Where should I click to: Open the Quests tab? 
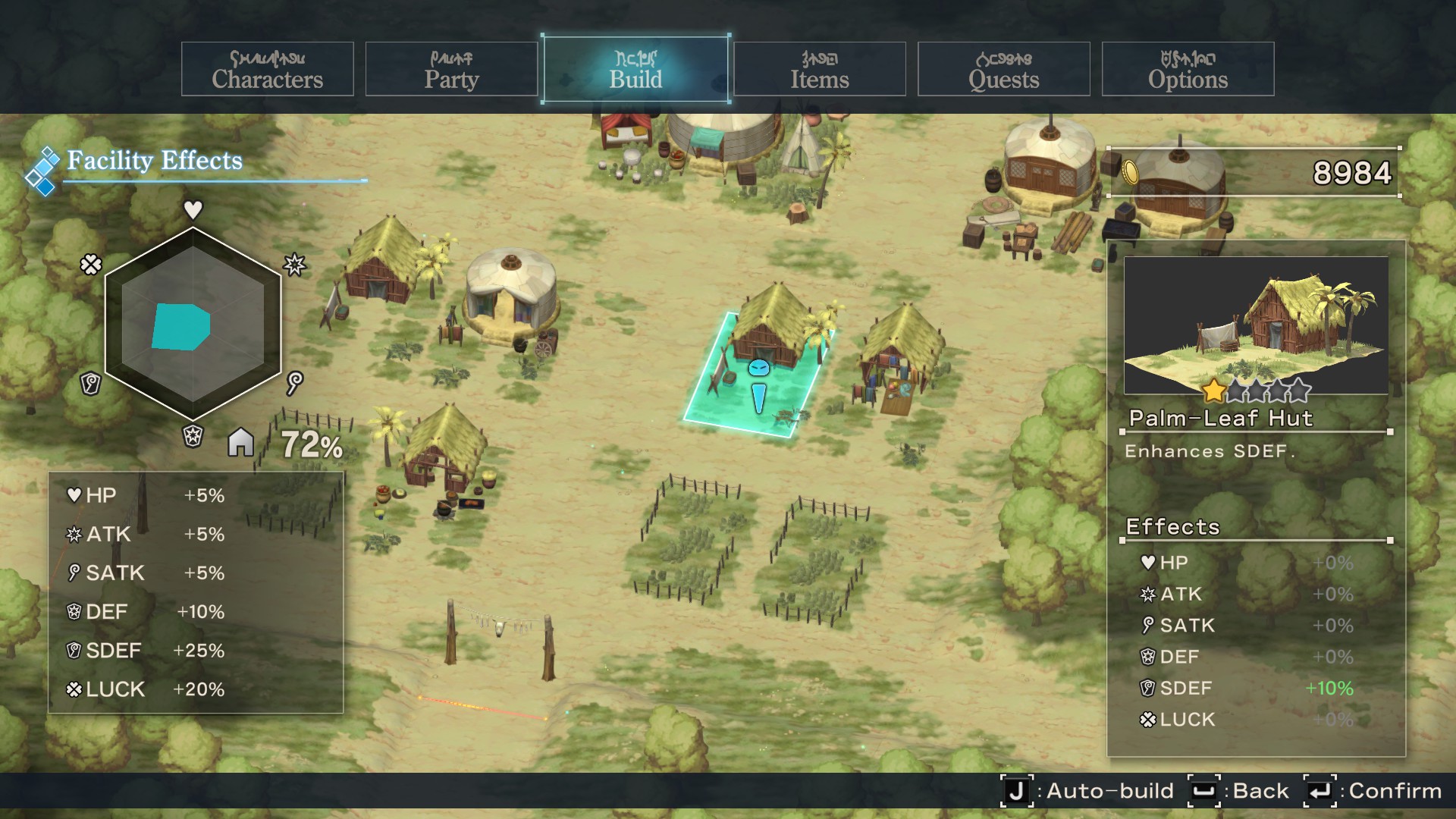pos(1003,70)
